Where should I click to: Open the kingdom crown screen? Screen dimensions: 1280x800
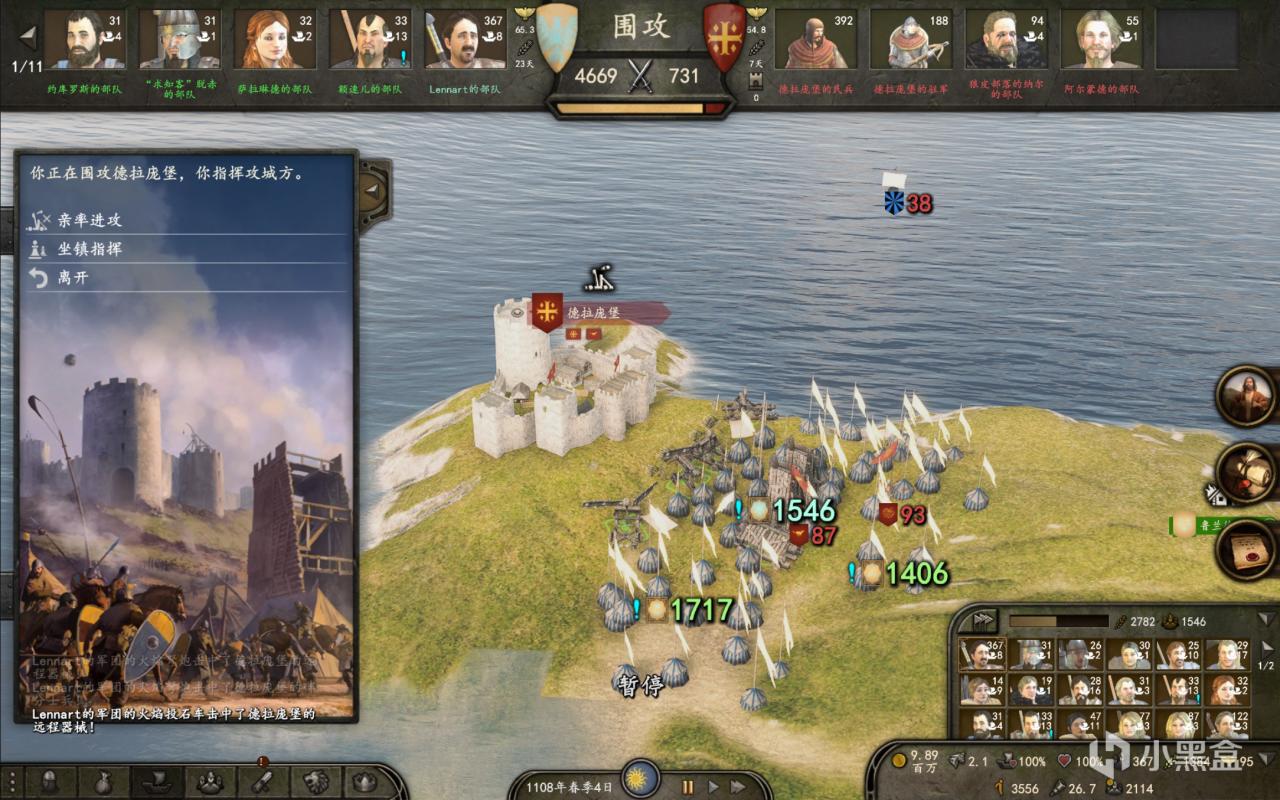364,783
